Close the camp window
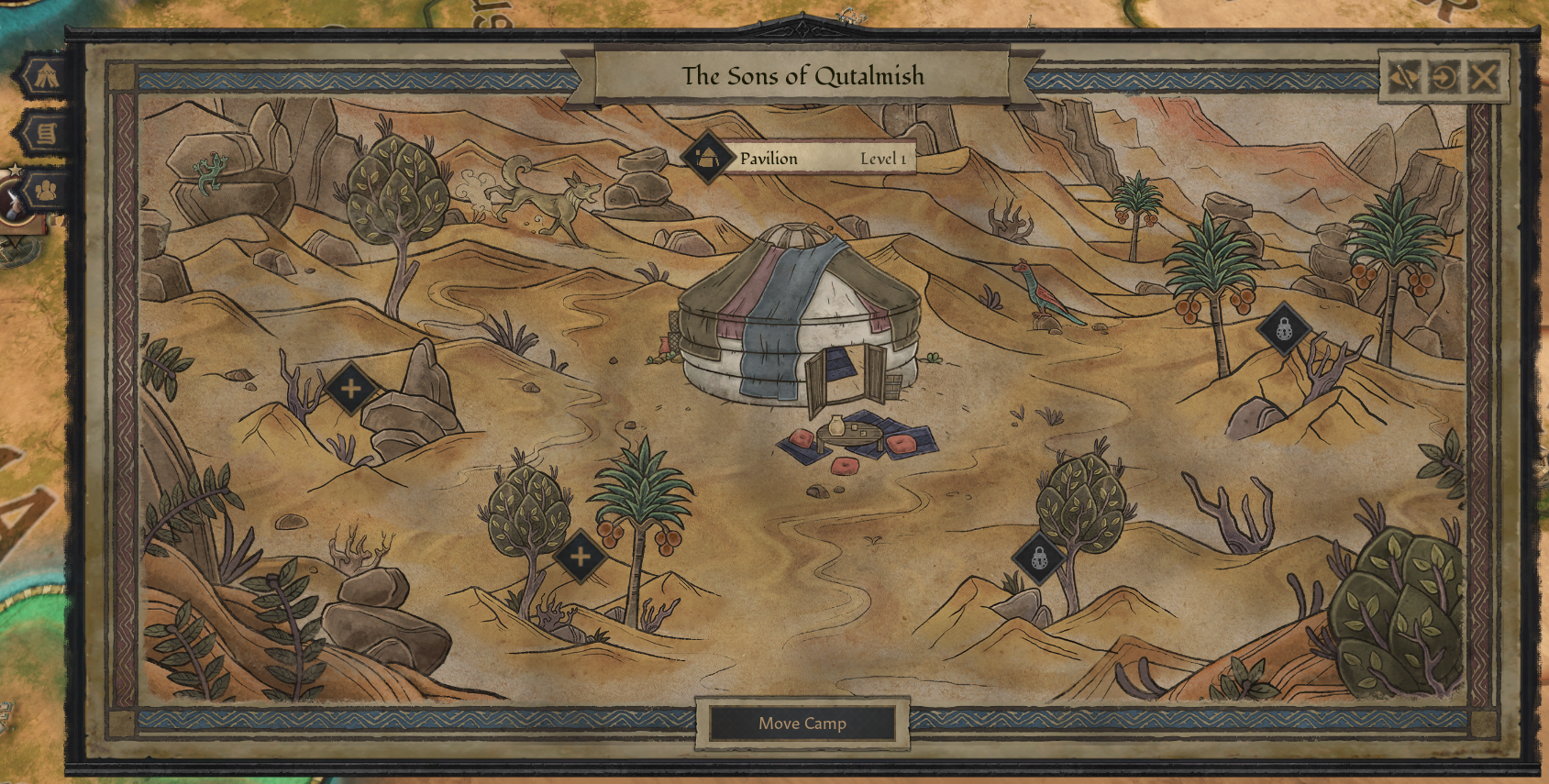The width and height of the screenshot is (1549, 784). 1484,77
